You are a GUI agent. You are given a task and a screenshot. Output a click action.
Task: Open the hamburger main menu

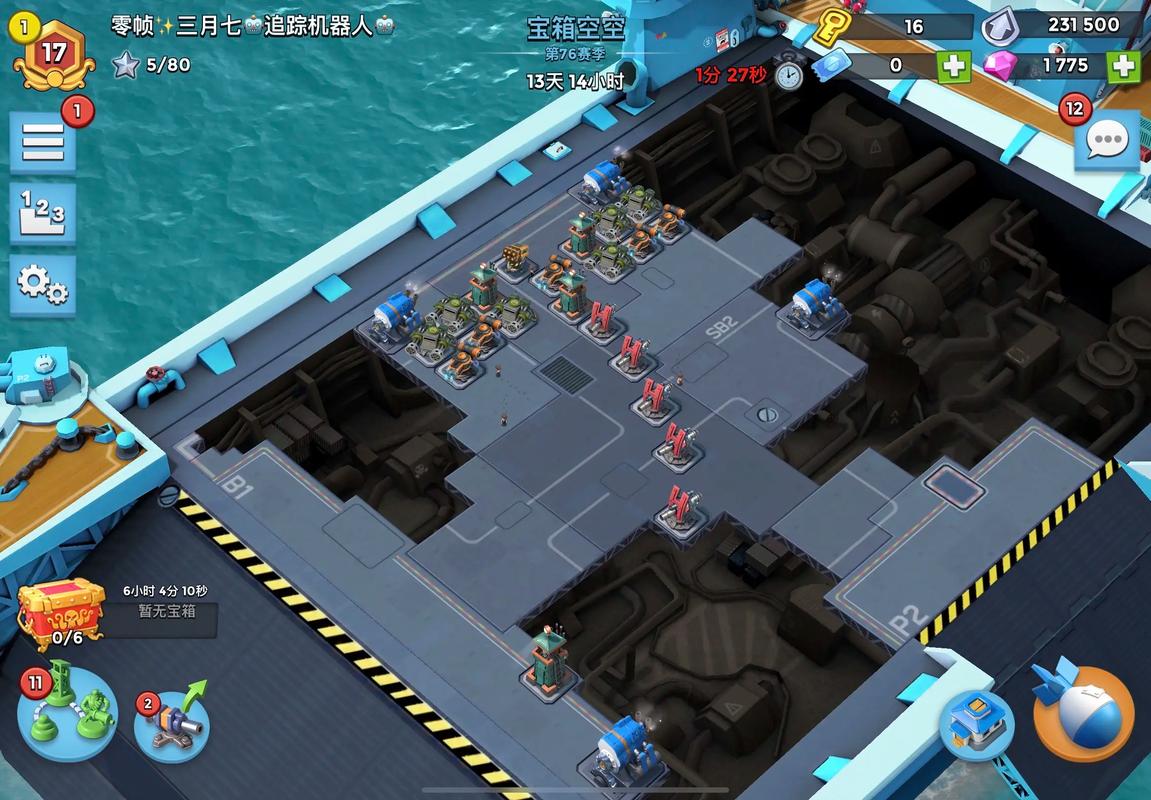point(43,141)
